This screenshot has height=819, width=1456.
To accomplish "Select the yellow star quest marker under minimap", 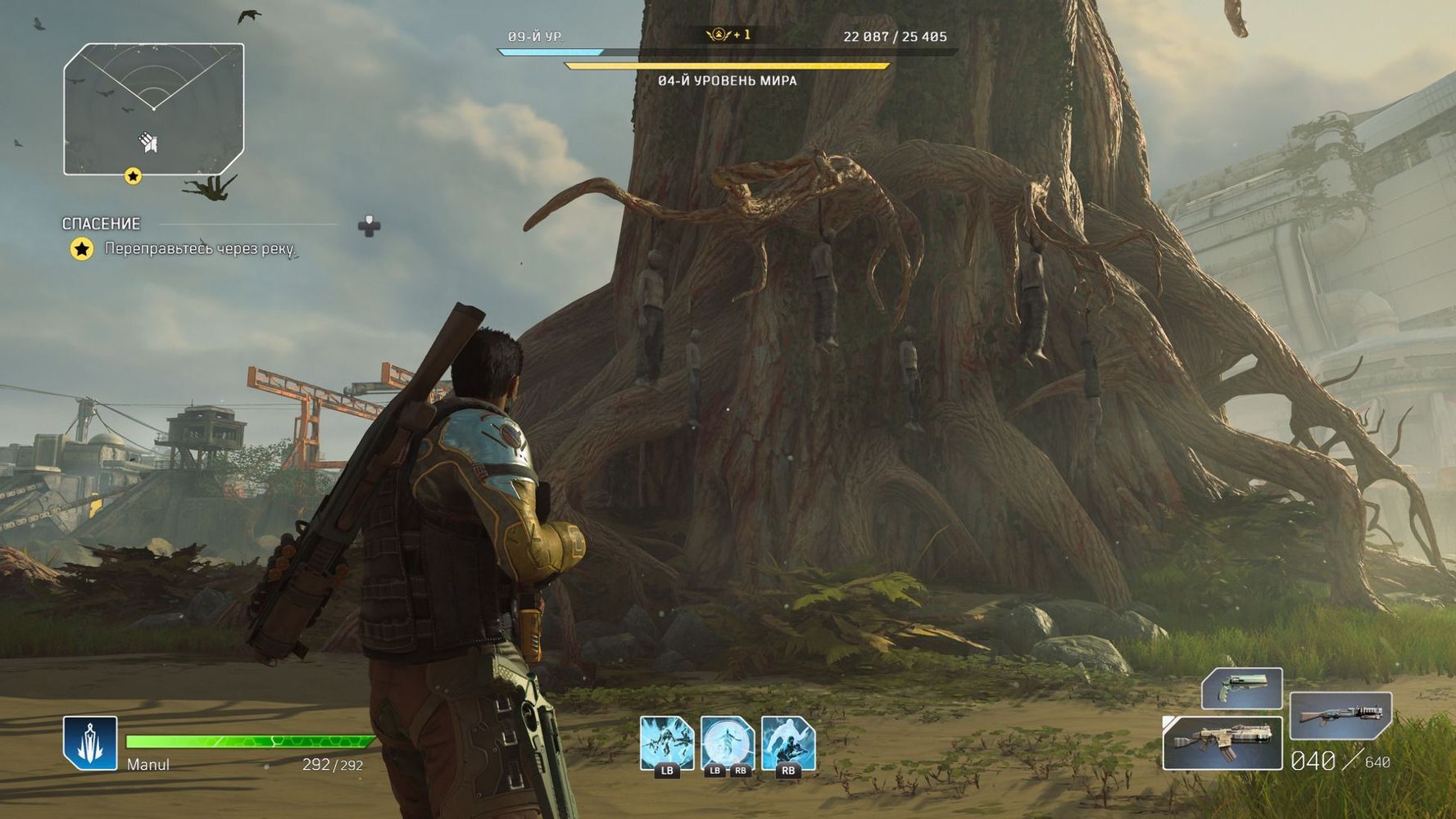I will [x=133, y=176].
